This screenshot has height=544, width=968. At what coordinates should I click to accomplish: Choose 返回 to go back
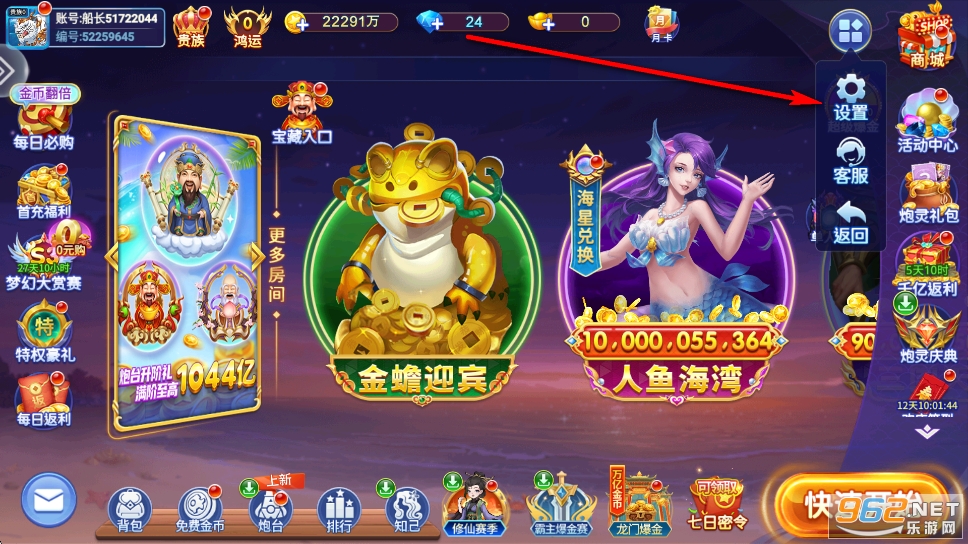pyautogui.click(x=850, y=223)
